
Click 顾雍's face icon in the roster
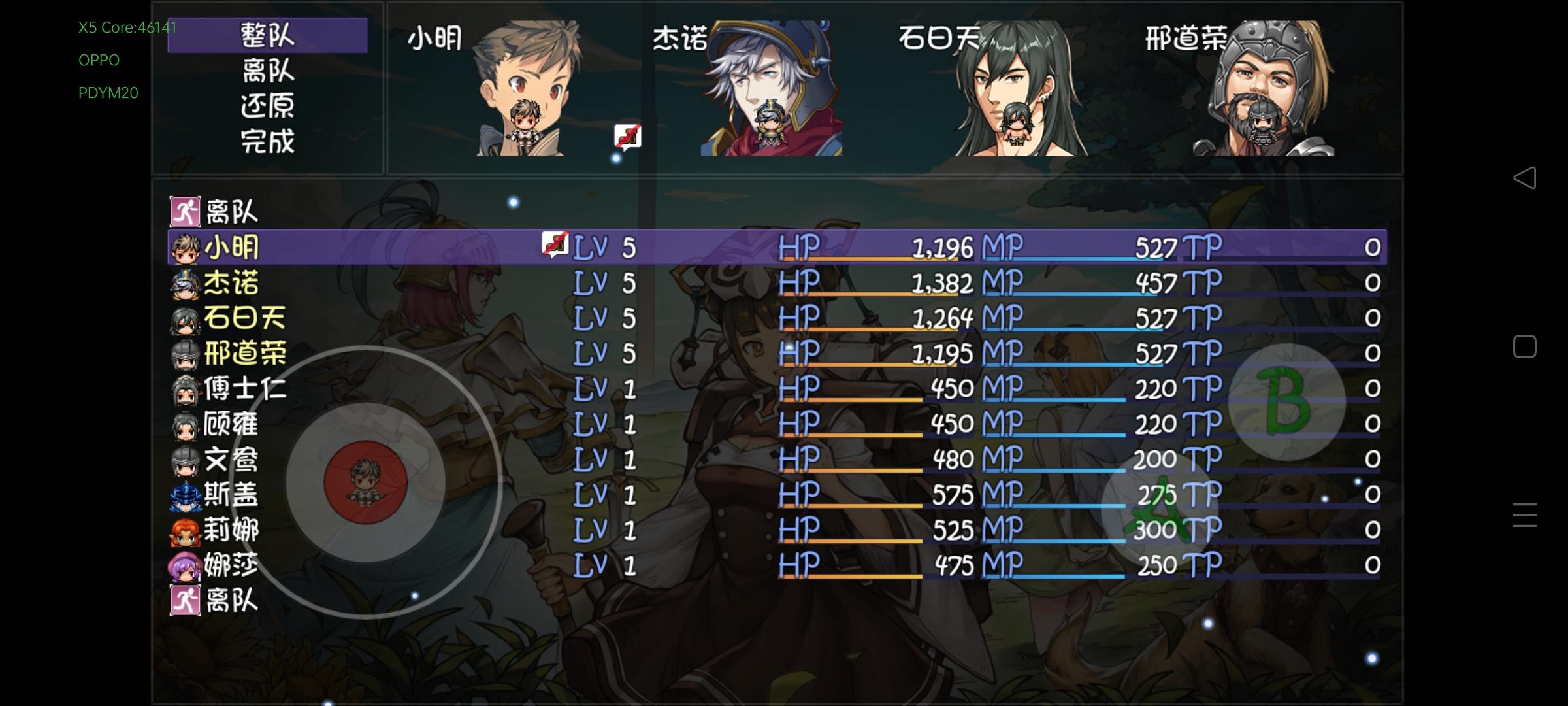pos(185,426)
